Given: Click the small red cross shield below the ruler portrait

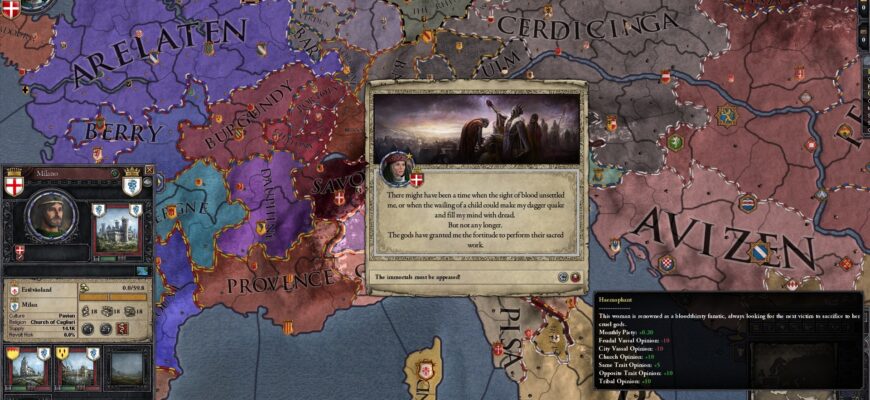Looking at the screenshot, I should (19, 251).
